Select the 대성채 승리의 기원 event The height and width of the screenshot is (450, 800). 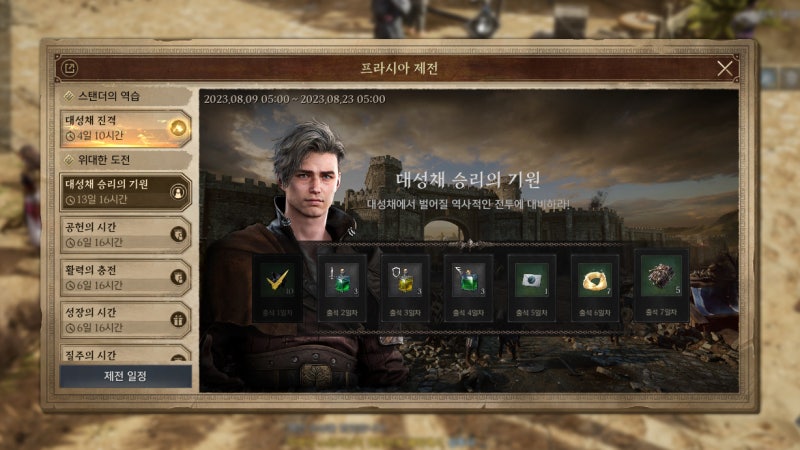(x=125, y=191)
